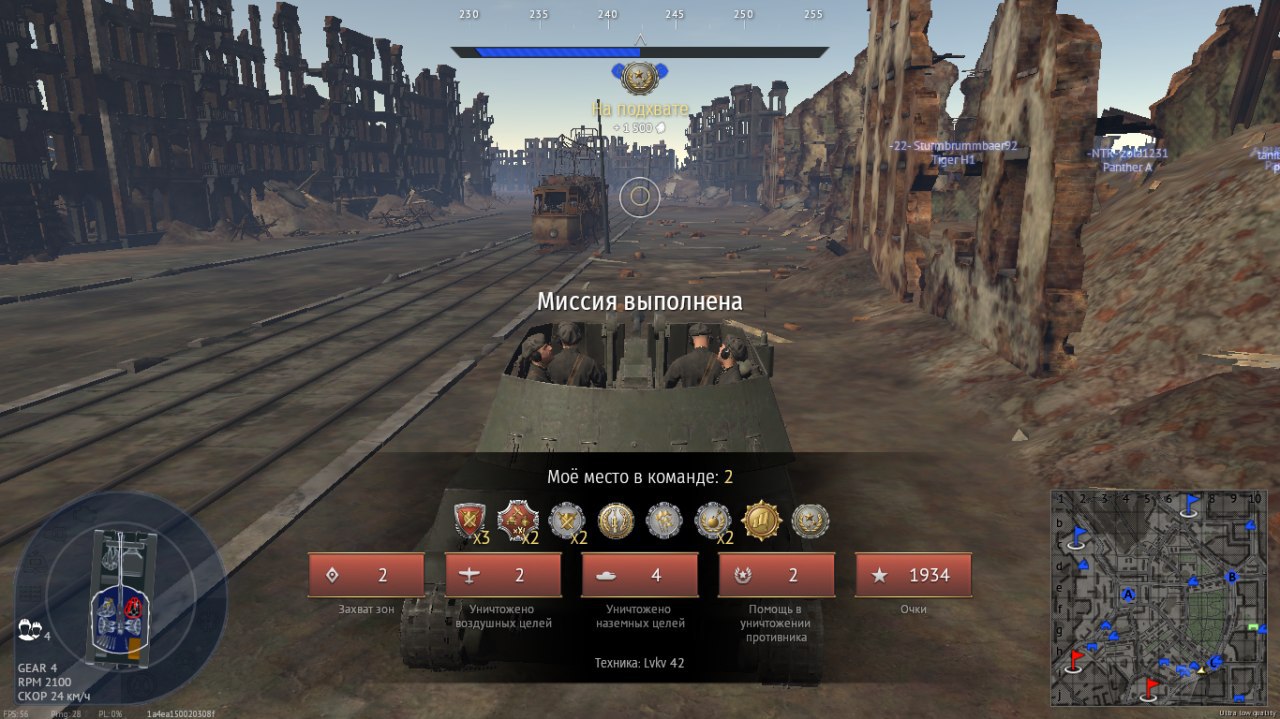Select the air targets destroyed tile
This screenshot has height=719, width=1280.
pos(503,575)
